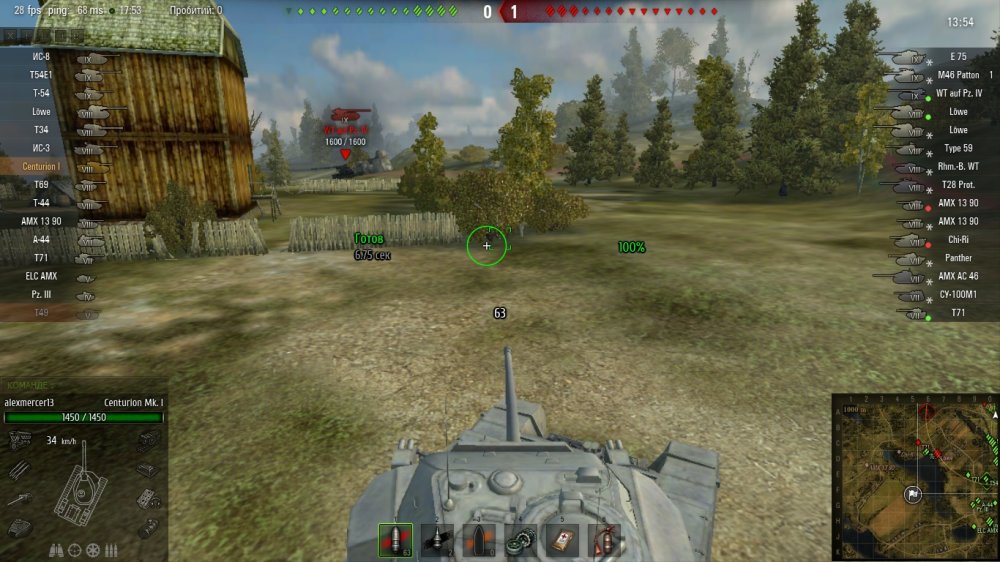Pick the ELC AMX row on allied list
Image resolution: width=1000 pixels, height=562 pixels.
40,276
